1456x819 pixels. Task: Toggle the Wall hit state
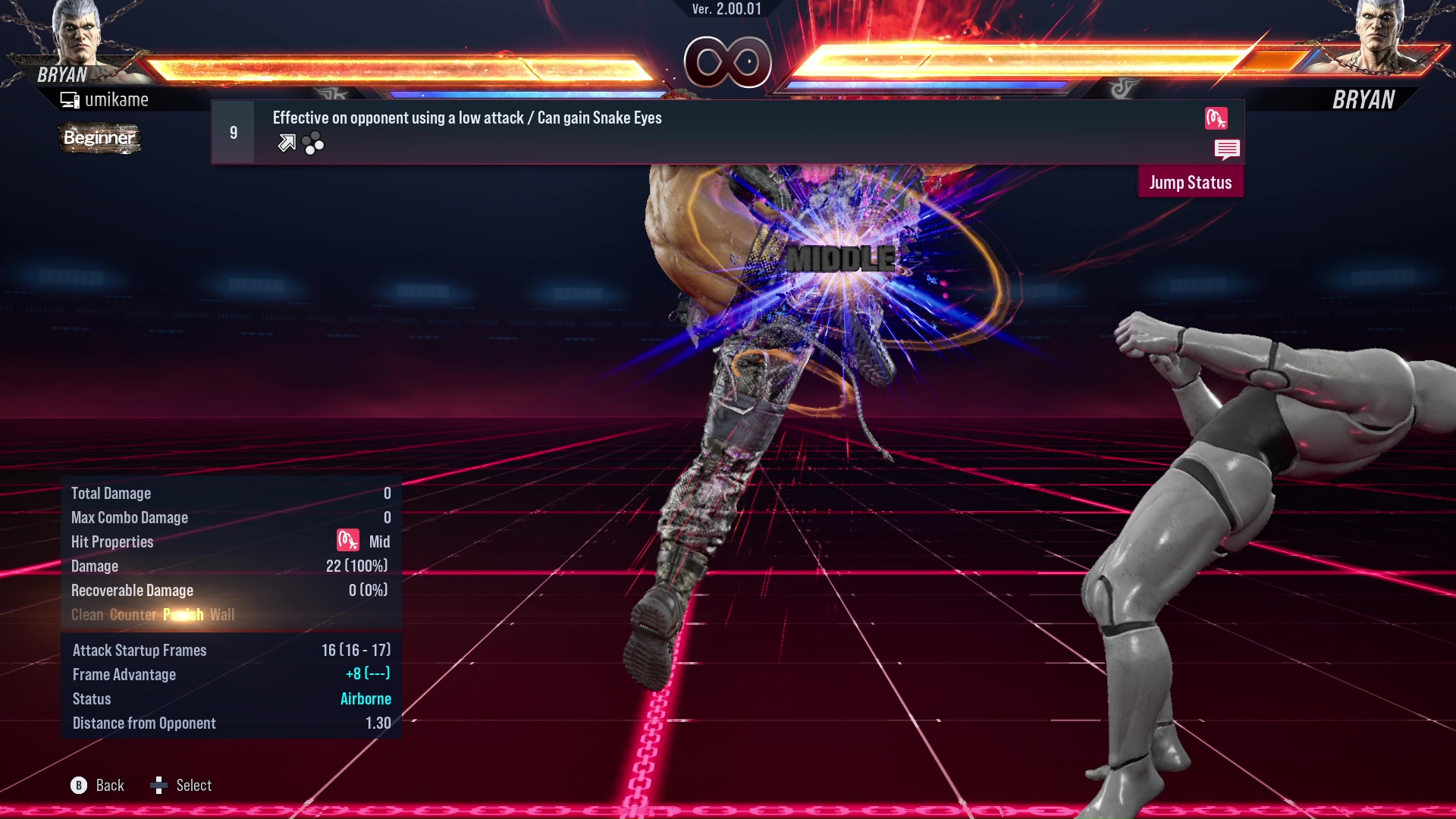[x=224, y=615]
